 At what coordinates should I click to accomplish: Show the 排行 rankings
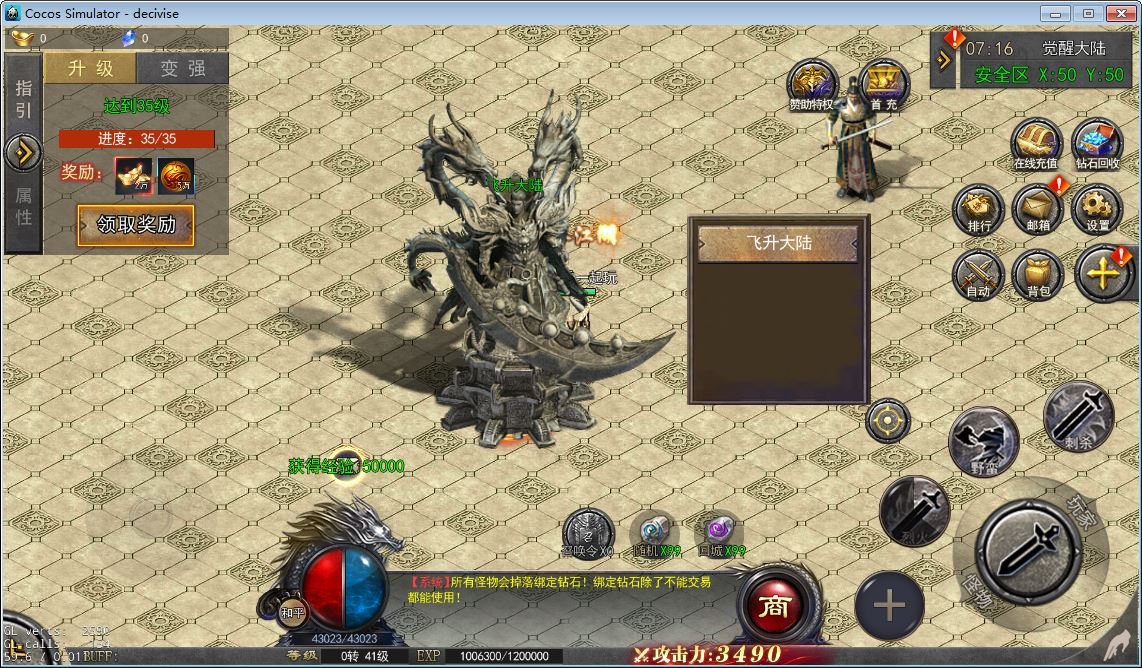979,207
